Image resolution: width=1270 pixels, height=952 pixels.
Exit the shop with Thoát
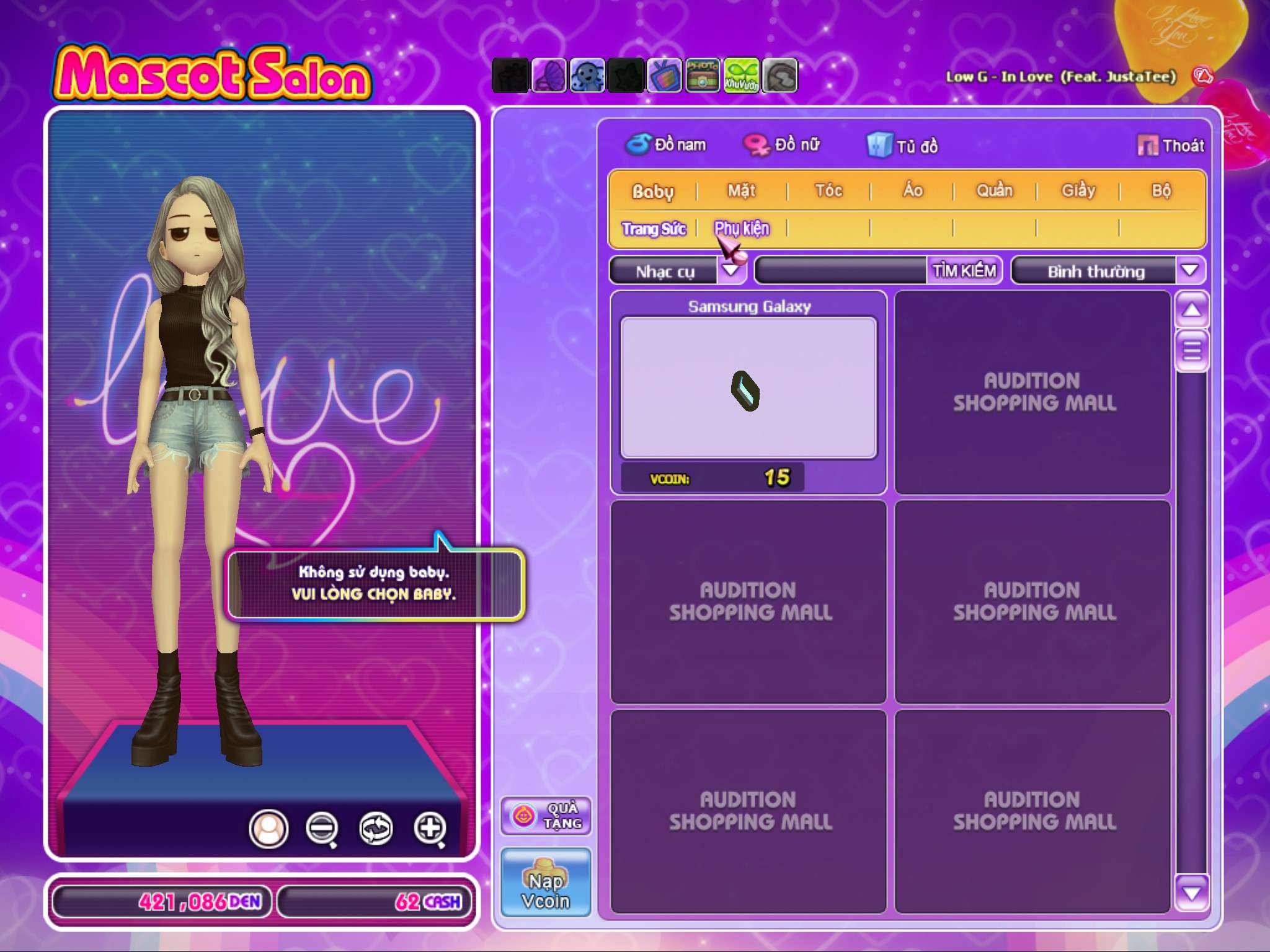[x=1171, y=146]
